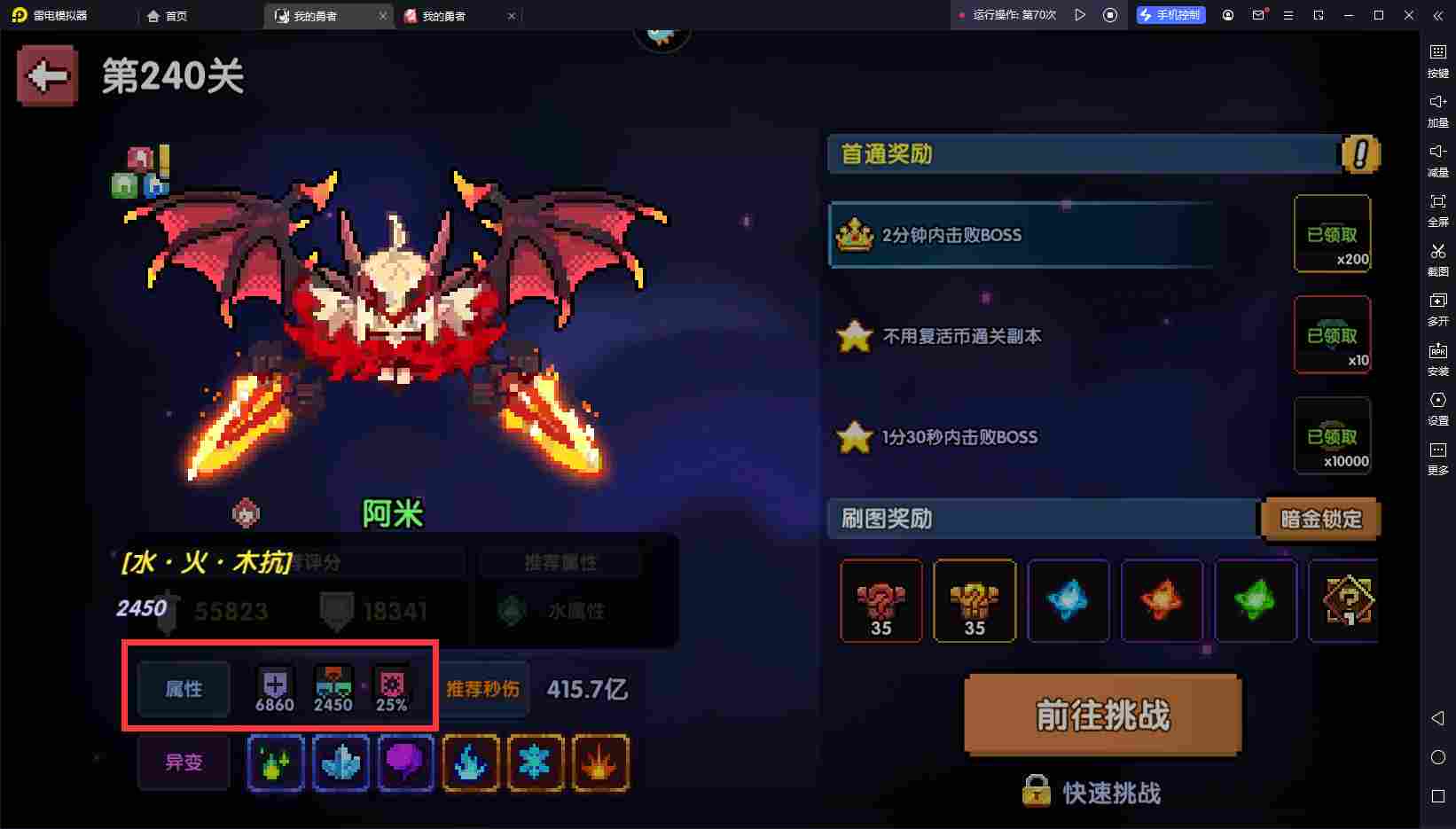Select the gold chest reward showing 35
This screenshot has width=1456, height=829.
click(x=975, y=600)
